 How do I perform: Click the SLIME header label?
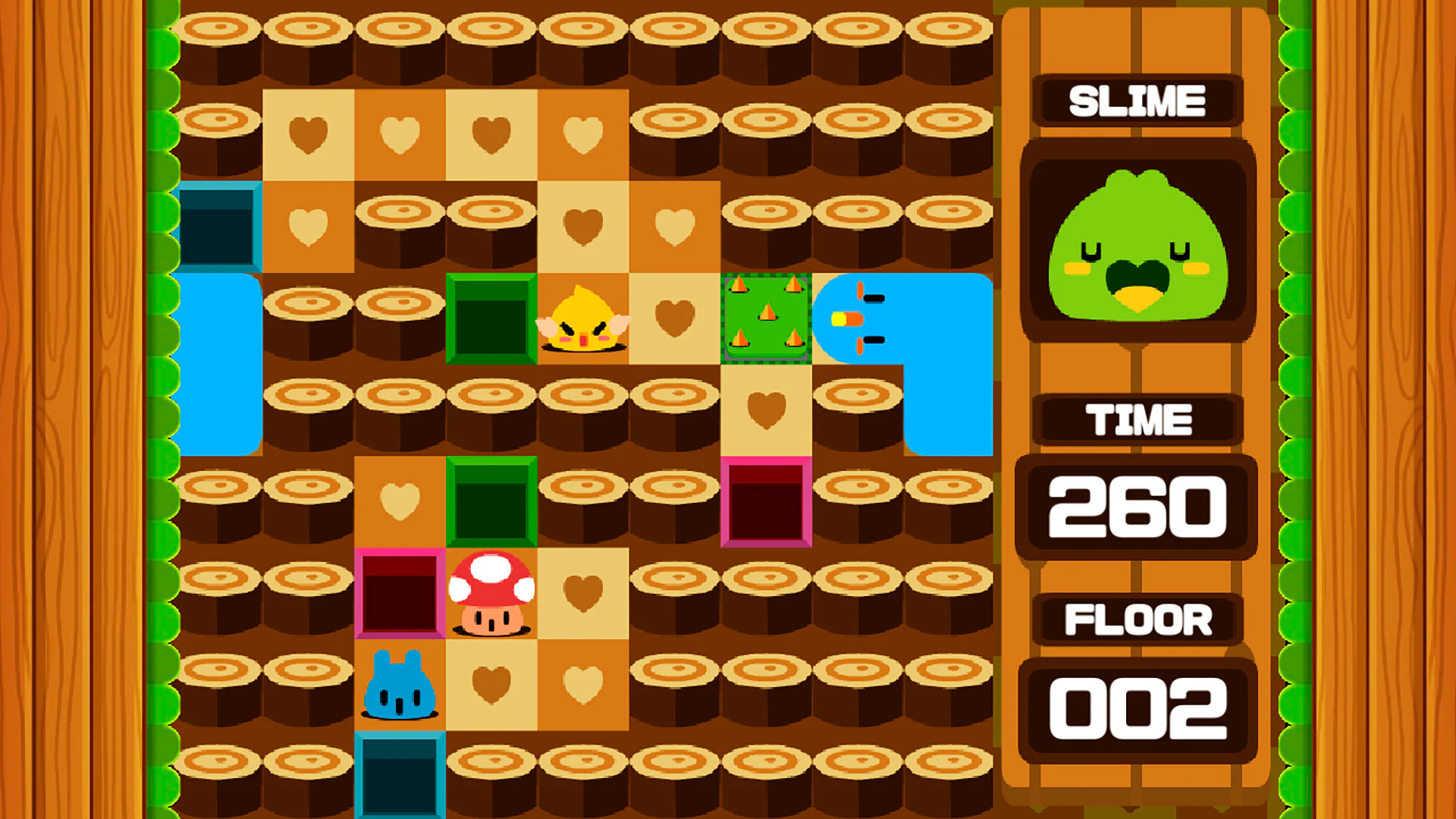tap(1136, 99)
